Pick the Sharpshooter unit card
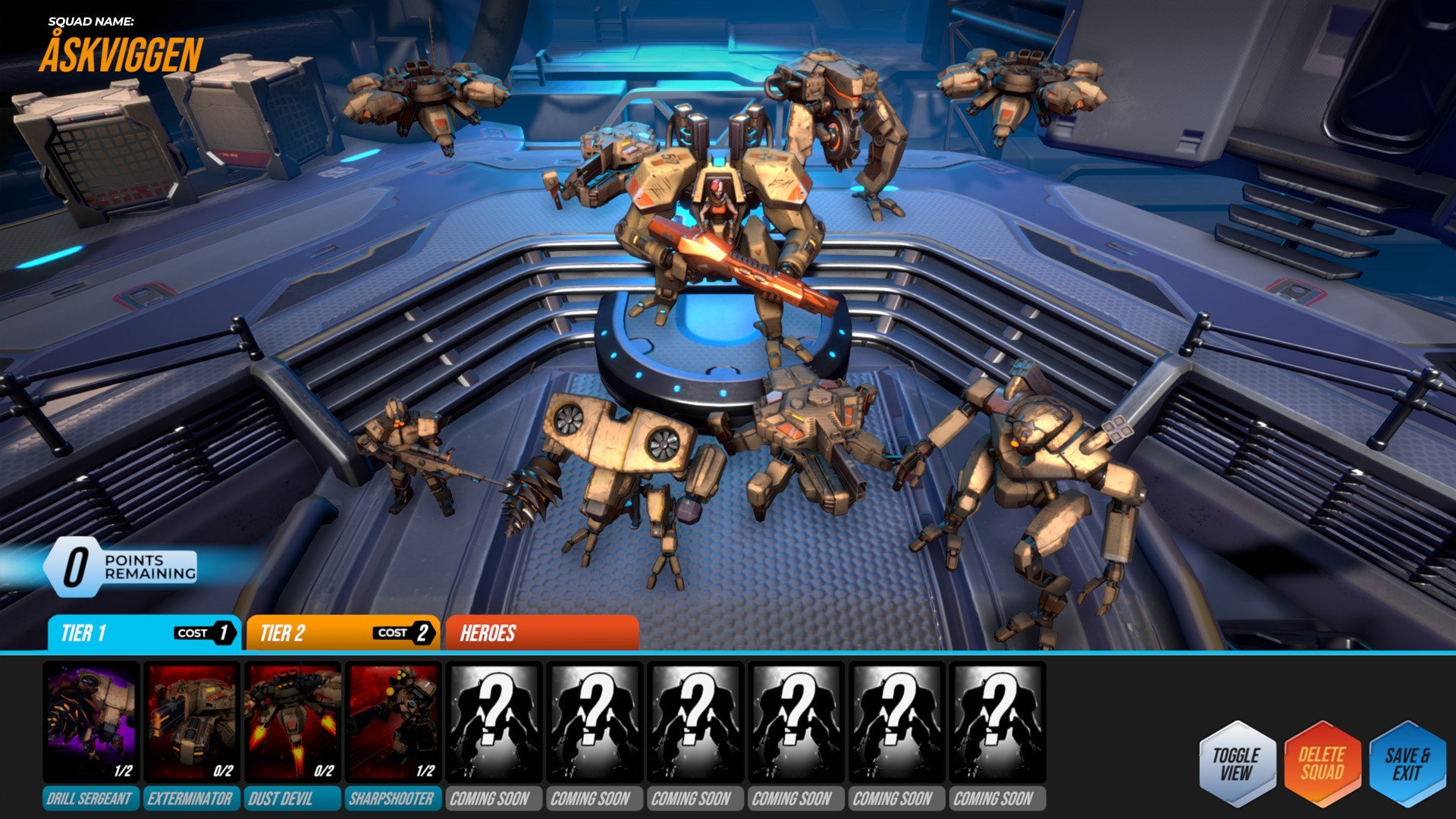The image size is (1456, 819). click(x=393, y=722)
